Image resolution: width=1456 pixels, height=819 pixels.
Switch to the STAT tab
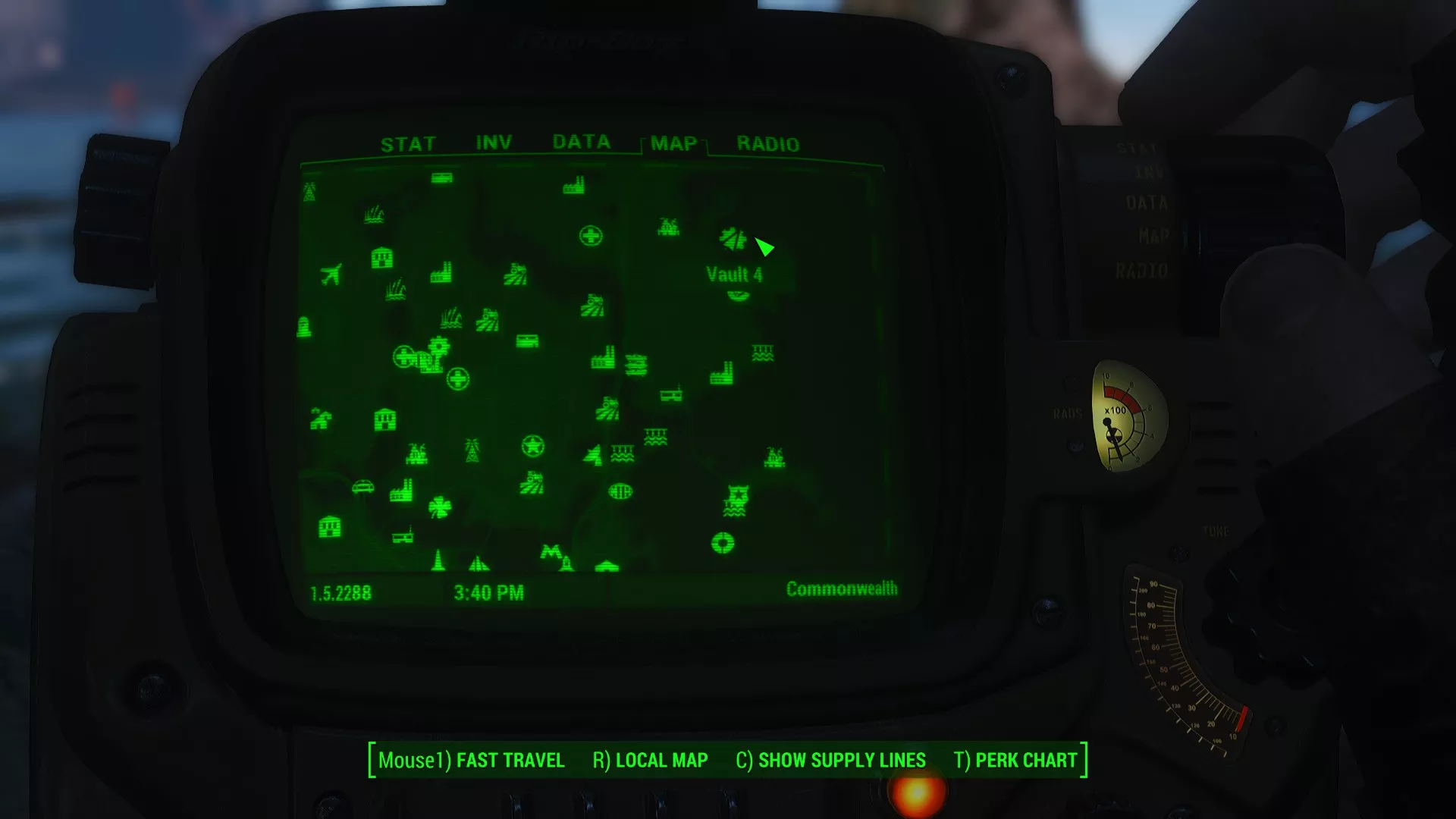pos(408,144)
